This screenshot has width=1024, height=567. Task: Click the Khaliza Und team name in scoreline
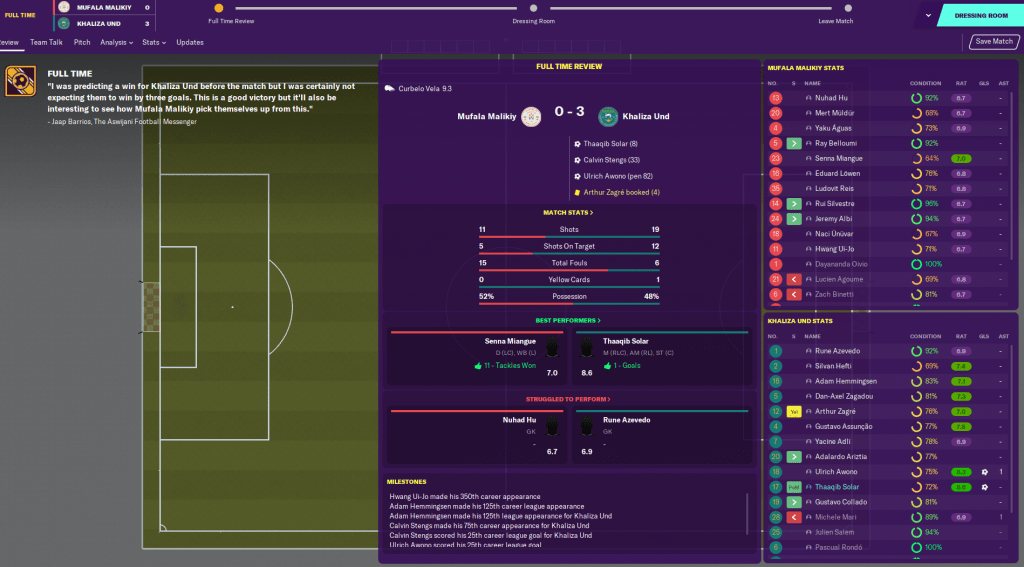point(647,117)
